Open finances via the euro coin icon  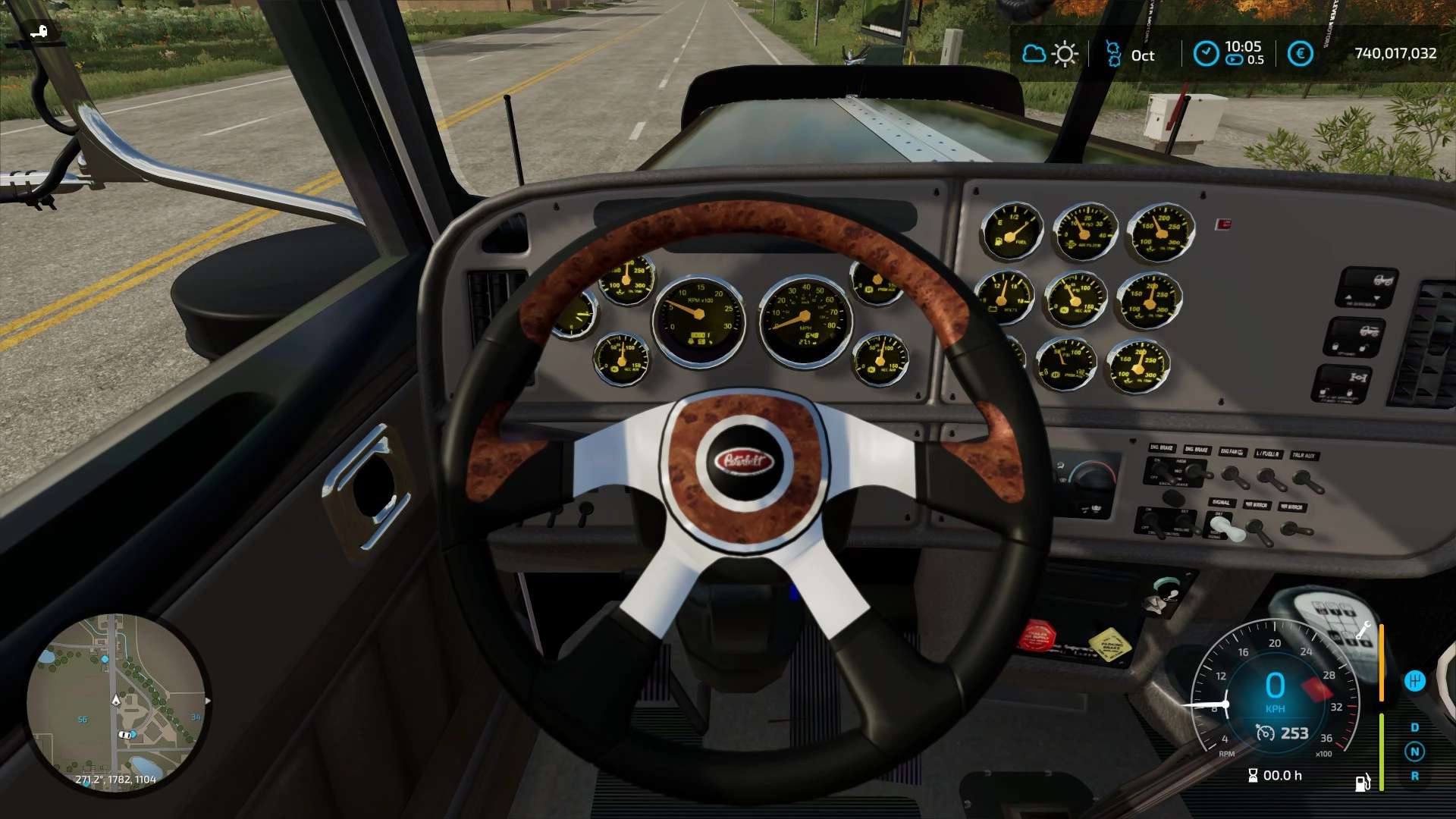(x=1300, y=54)
